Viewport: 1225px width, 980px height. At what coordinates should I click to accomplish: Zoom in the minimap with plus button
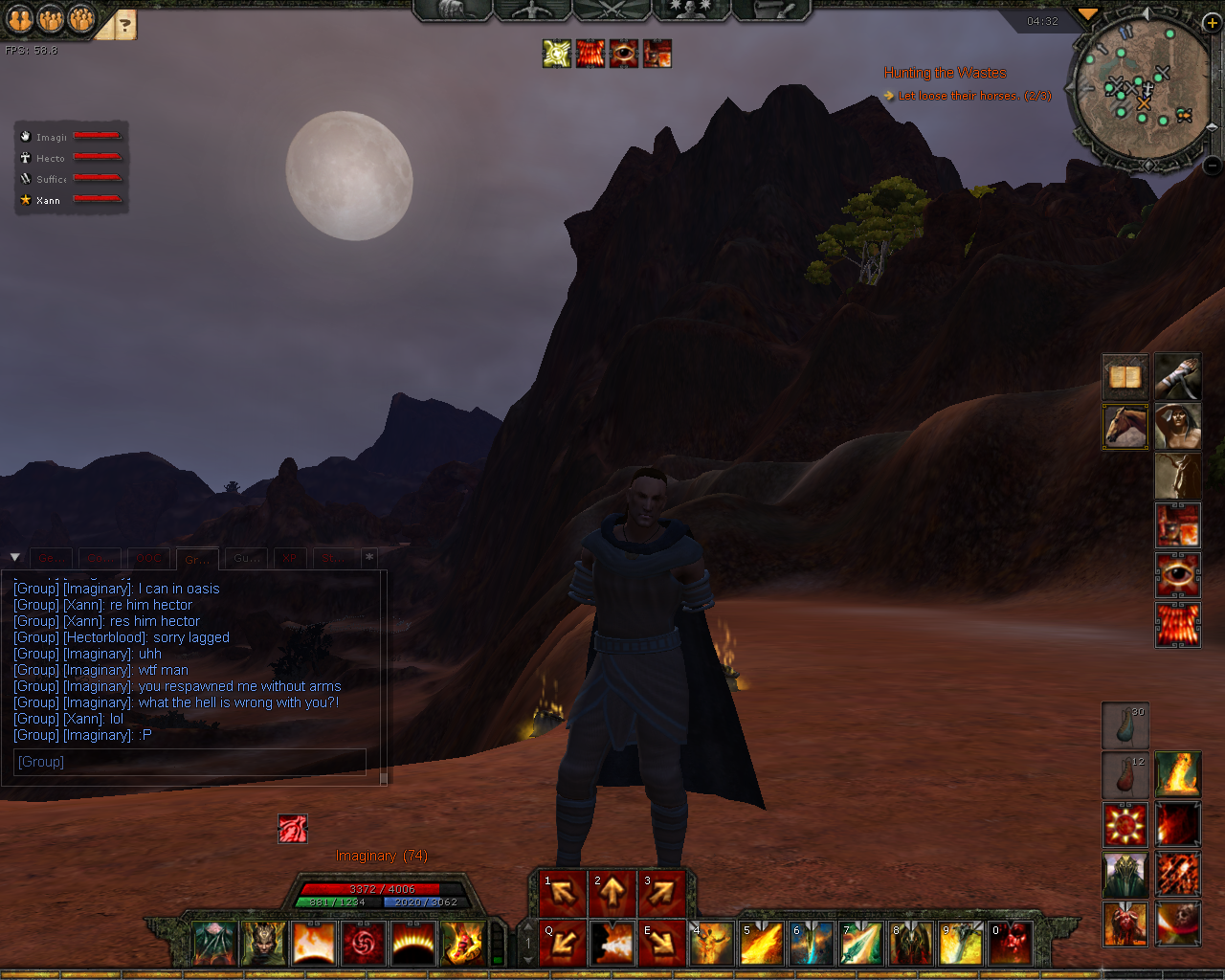[x=1211, y=23]
